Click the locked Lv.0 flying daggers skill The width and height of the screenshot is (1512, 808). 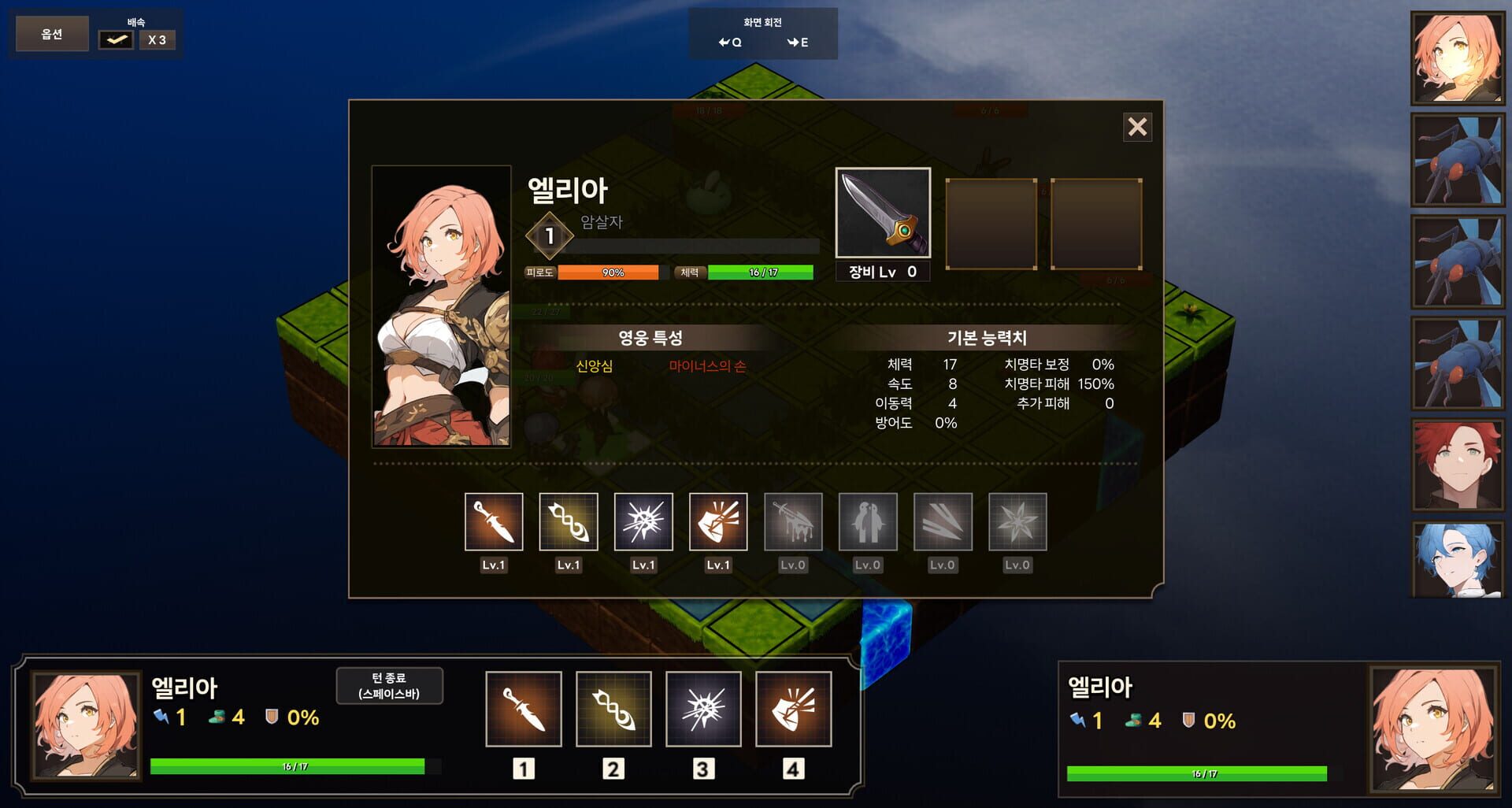coord(942,521)
